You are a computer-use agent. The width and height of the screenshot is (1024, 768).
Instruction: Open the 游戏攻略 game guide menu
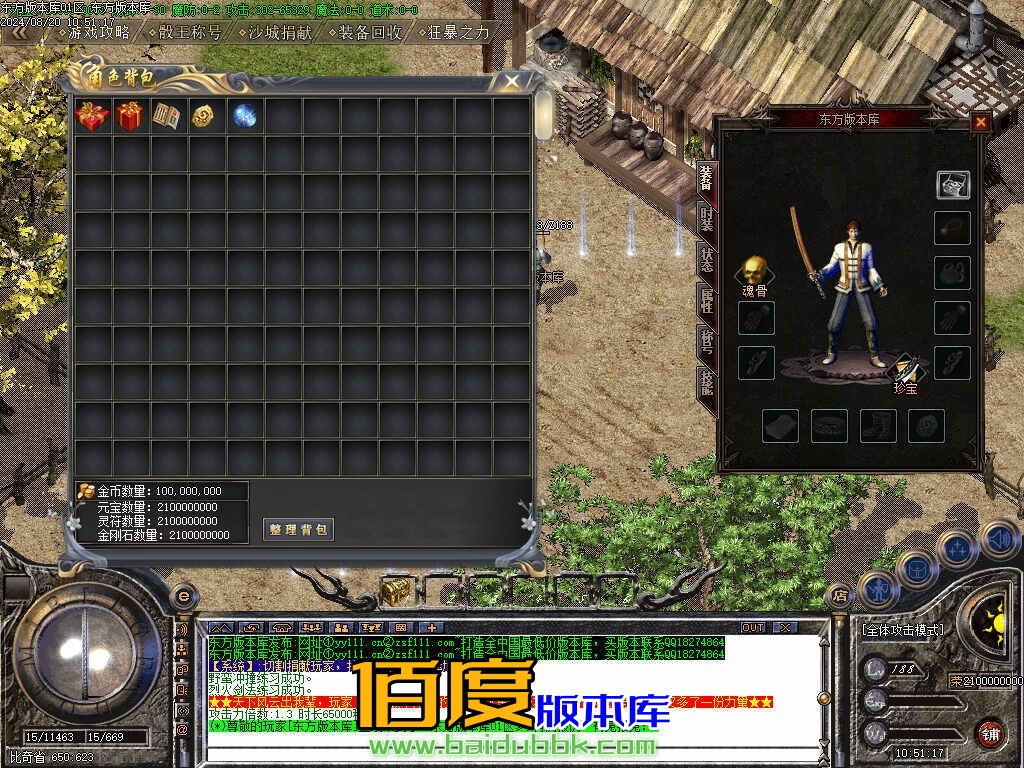[x=98, y=31]
